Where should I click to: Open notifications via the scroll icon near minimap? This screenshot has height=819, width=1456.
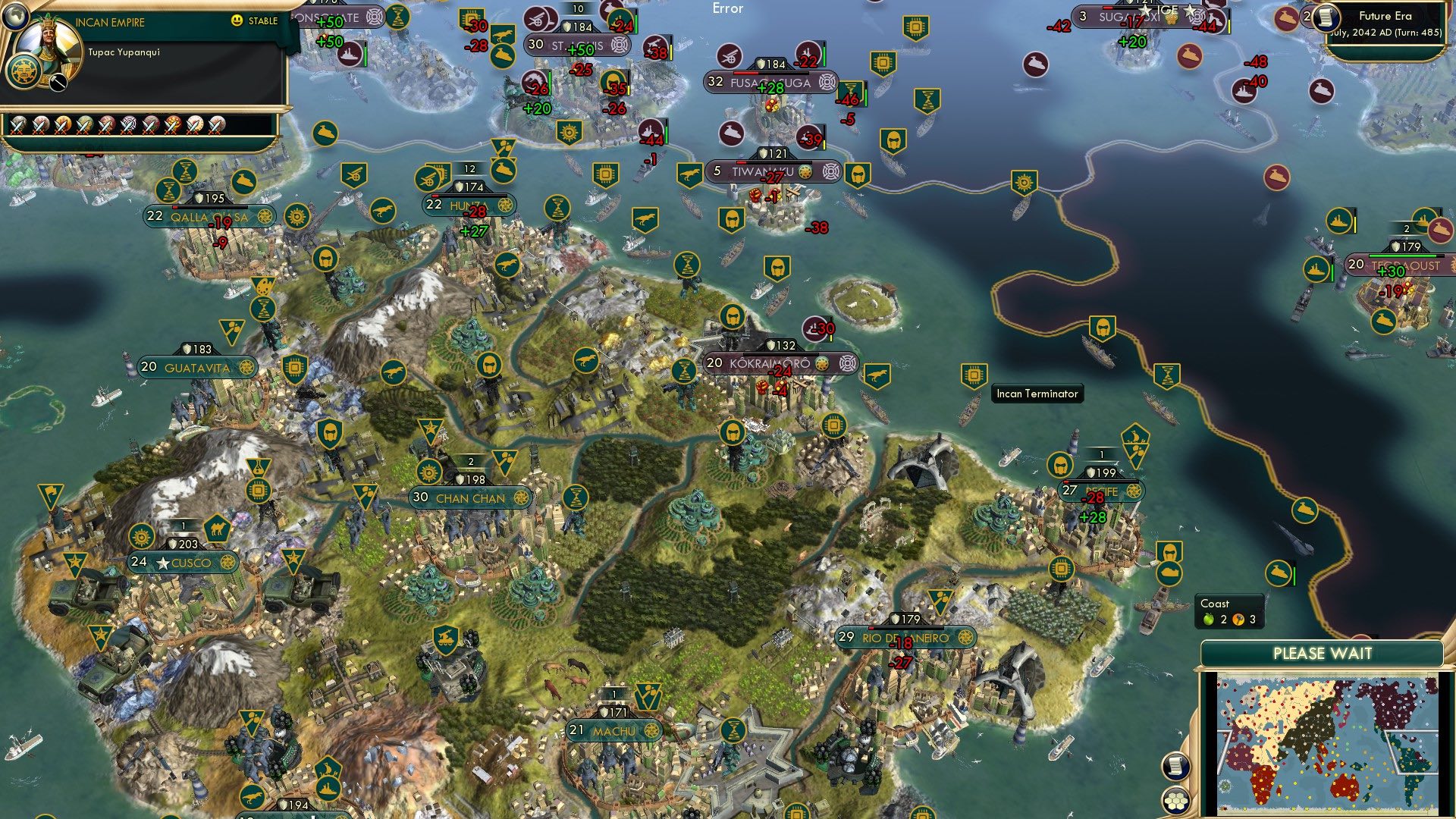[x=1176, y=767]
